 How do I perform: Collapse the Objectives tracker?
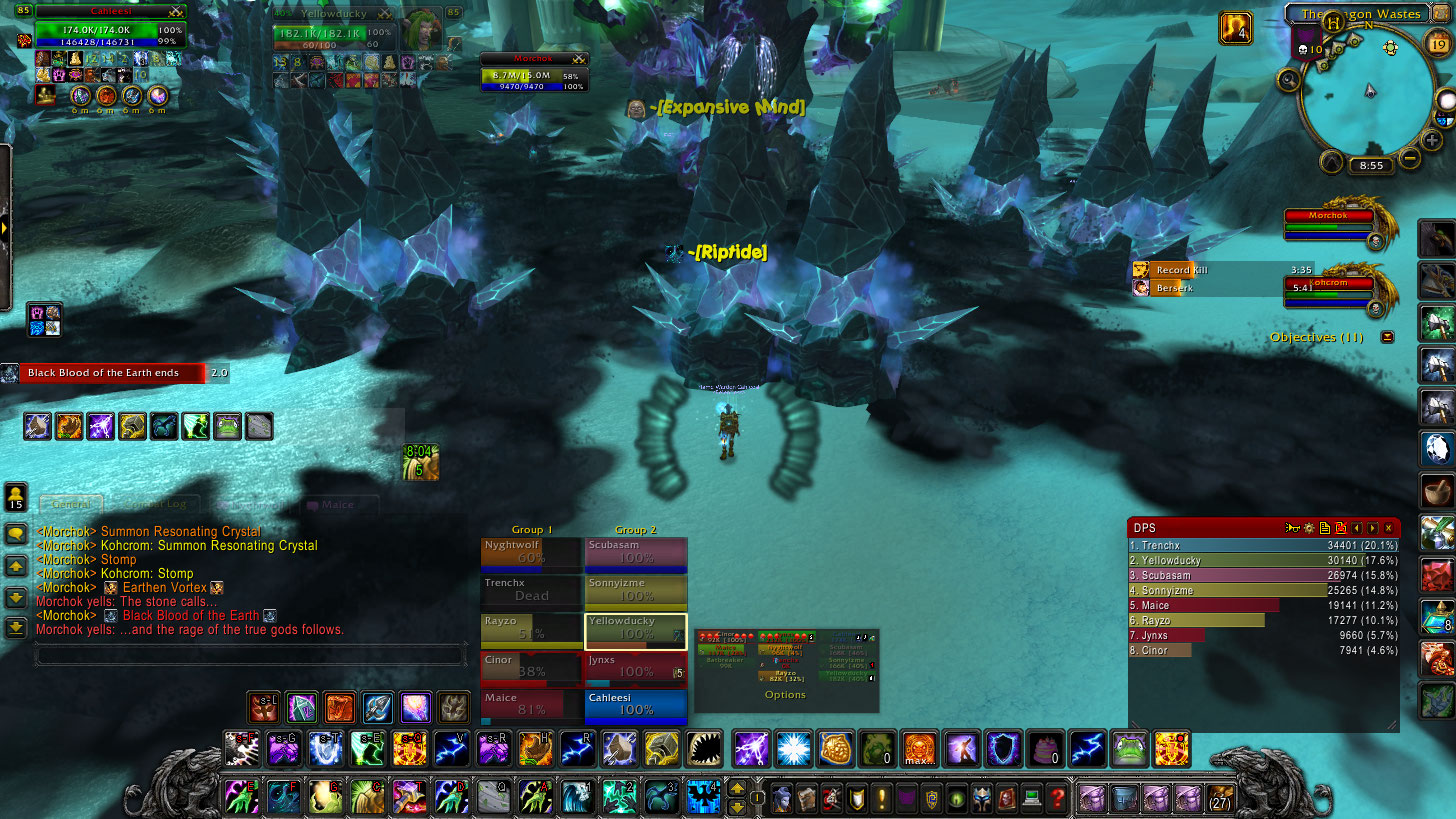1387,337
